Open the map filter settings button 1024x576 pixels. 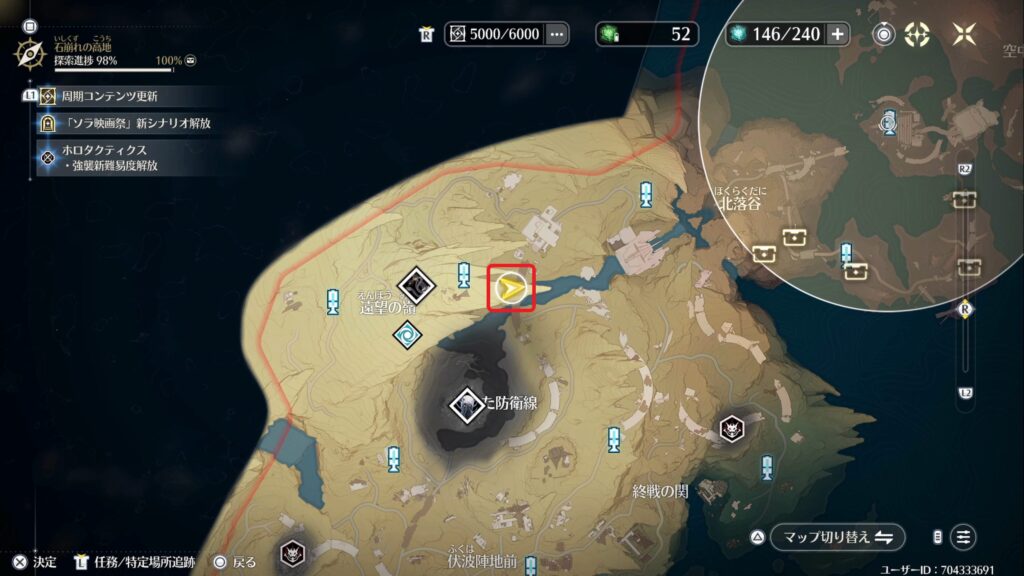coord(963,537)
